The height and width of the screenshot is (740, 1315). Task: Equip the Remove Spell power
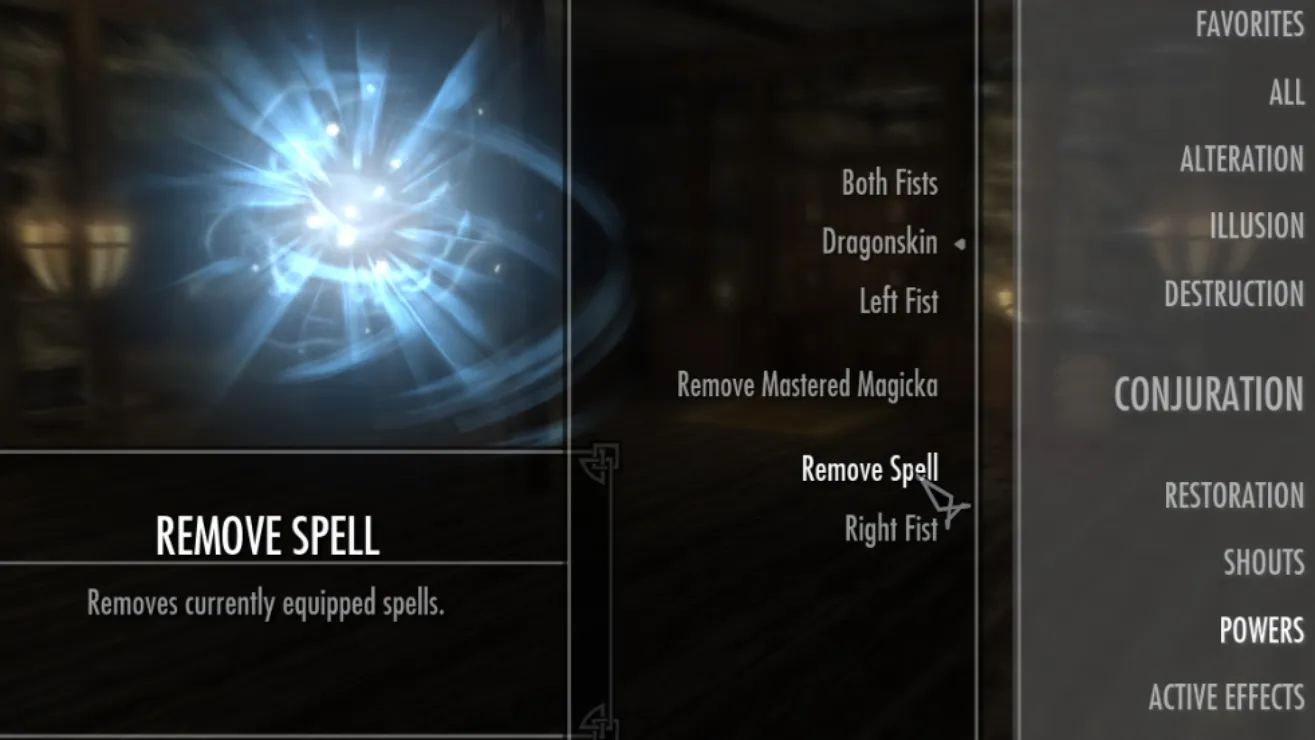click(869, 469)
